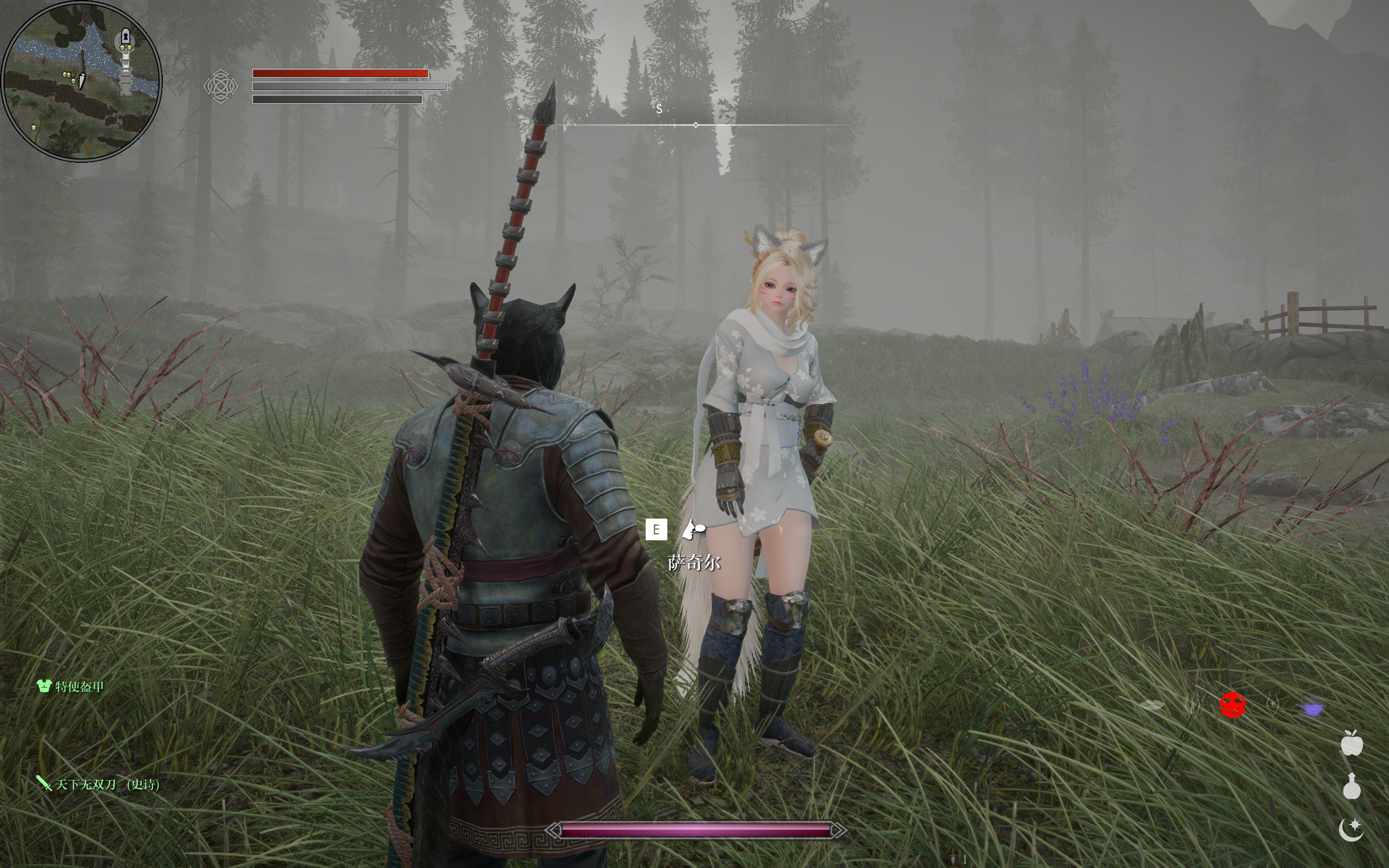Image resolution: width=1389 pixels, height=868 pixels.
Task: Click the lips status icon
Action: click(x=1151, y=706)
